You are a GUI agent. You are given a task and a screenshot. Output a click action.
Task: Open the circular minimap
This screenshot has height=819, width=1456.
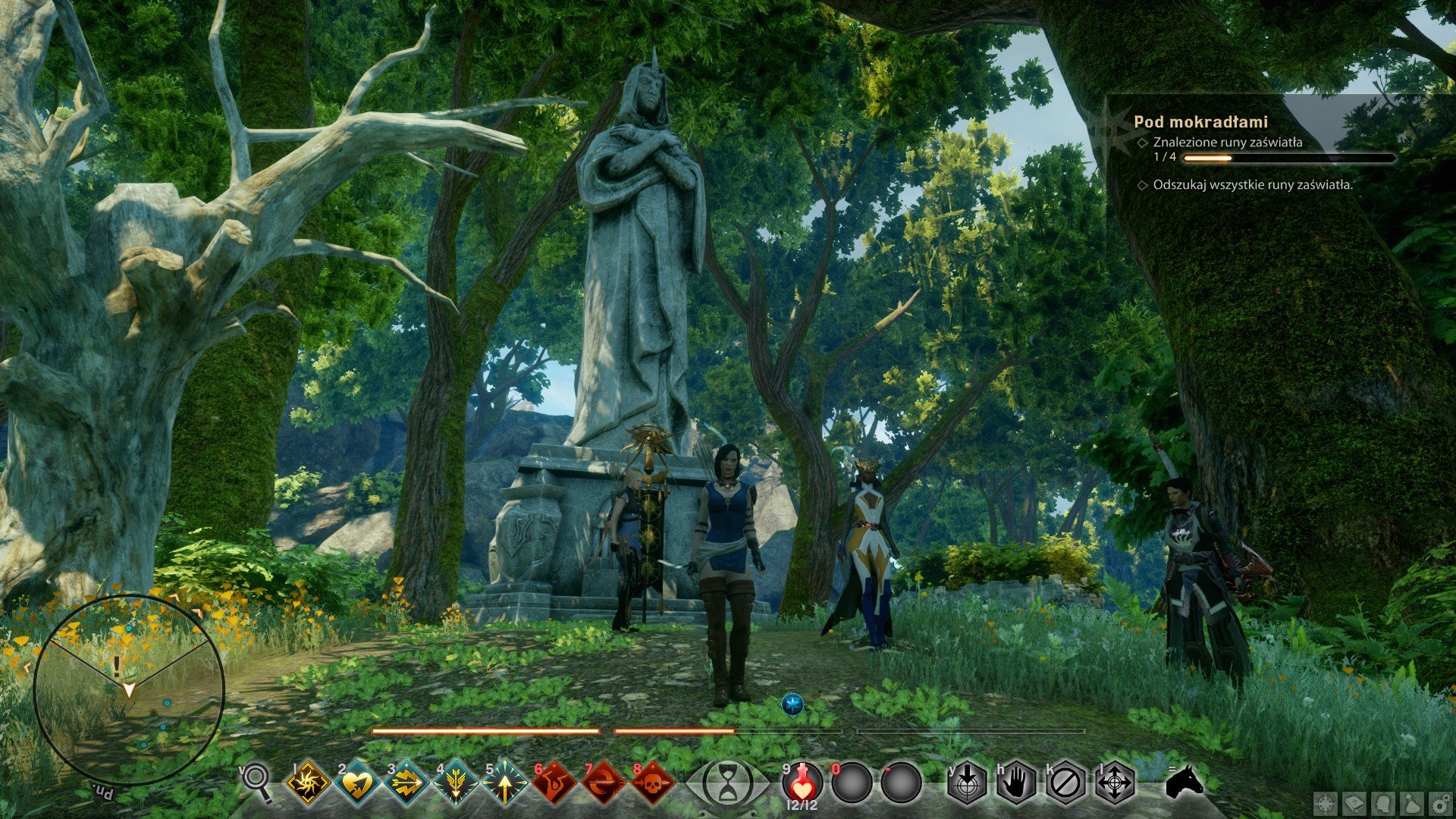coord(129,689)
